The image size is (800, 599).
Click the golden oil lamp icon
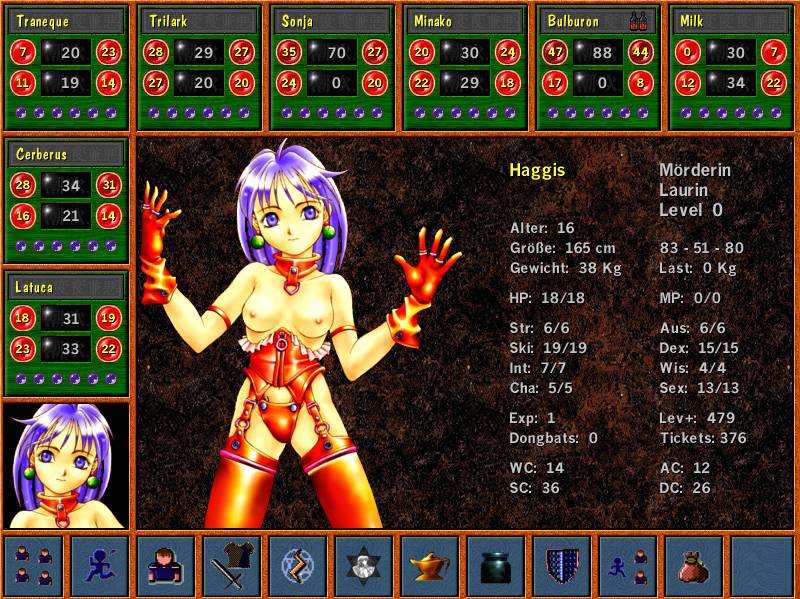click(x=430, y=565)
